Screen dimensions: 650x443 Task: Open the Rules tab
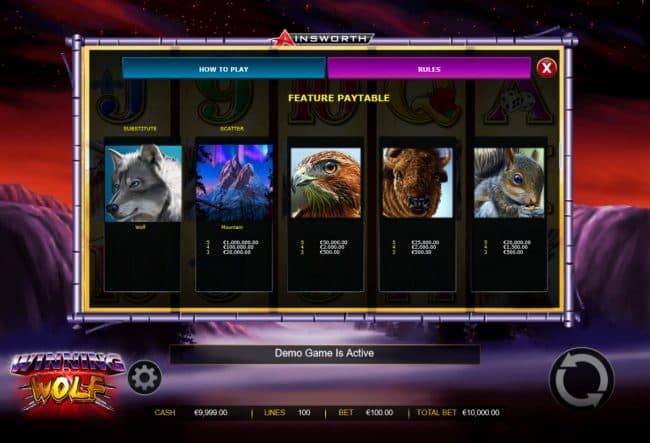coord(428,68)
